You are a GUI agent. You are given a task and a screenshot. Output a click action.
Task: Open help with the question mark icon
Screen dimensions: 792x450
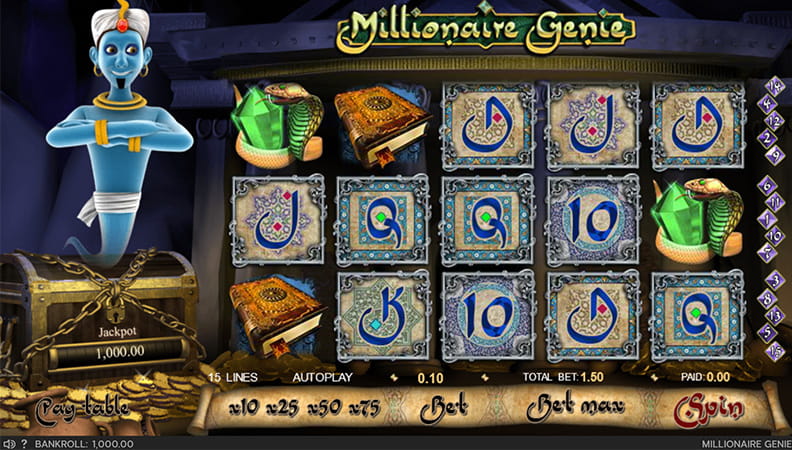23,443
